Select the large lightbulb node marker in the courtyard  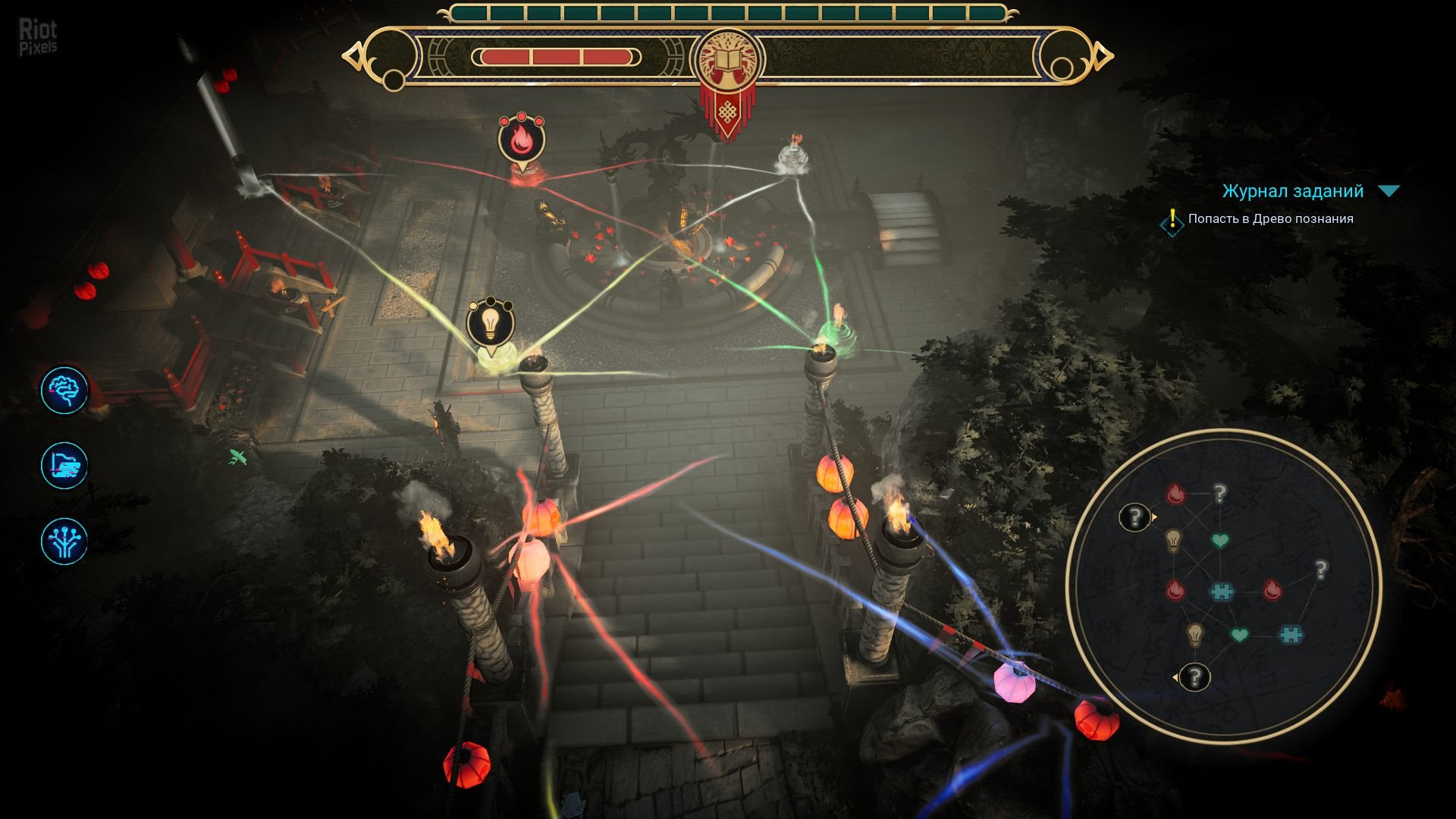[x=491, y=324]
